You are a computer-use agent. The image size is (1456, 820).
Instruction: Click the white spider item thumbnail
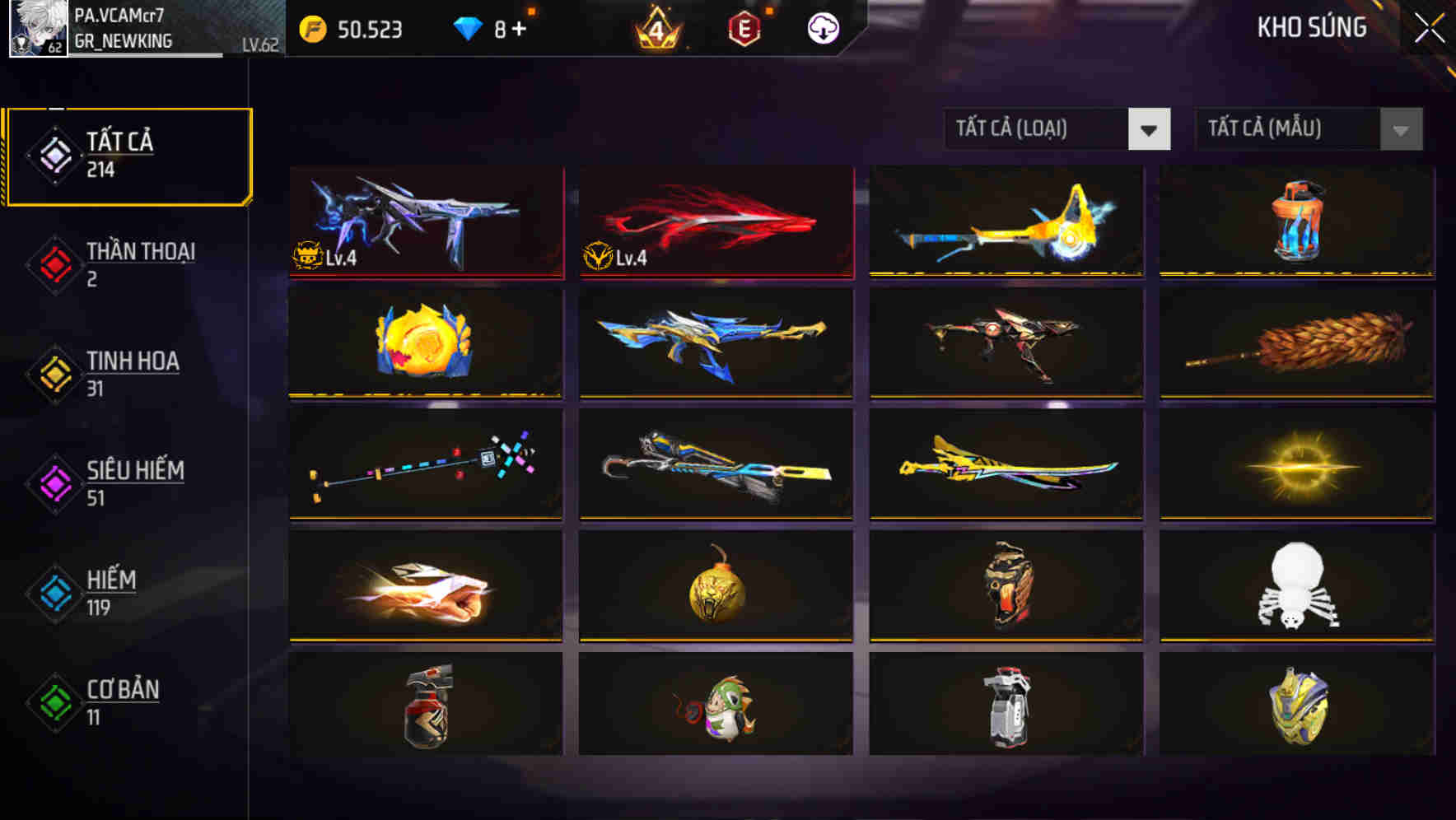point(1296,586)
